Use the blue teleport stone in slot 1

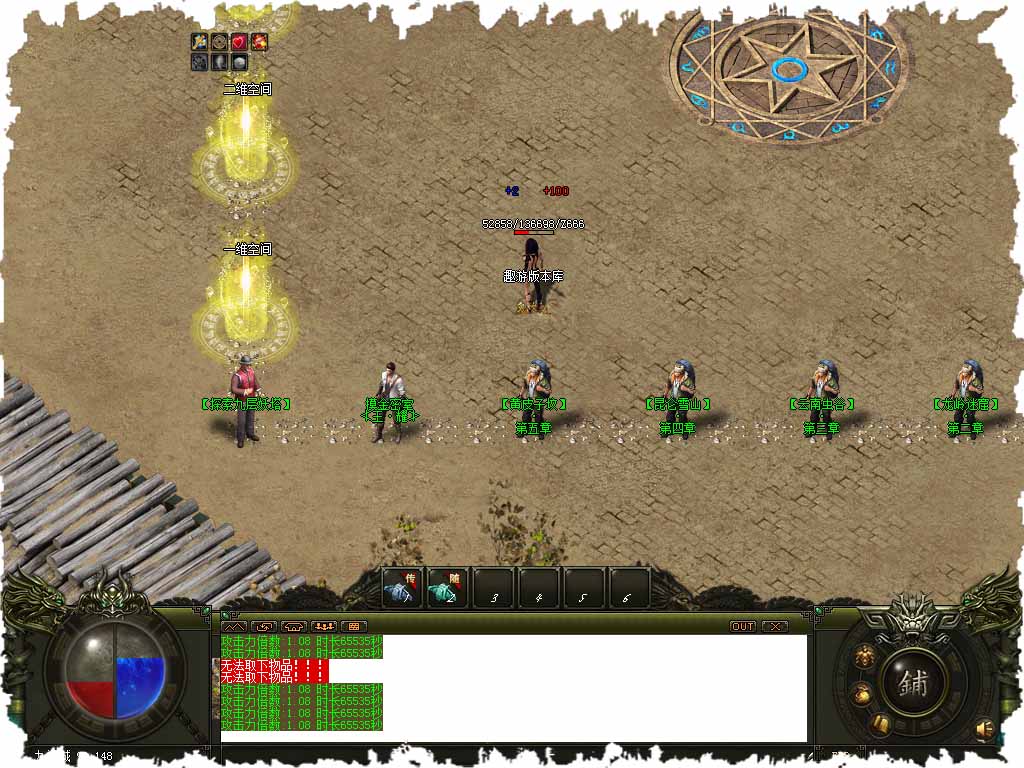(402, 589)
